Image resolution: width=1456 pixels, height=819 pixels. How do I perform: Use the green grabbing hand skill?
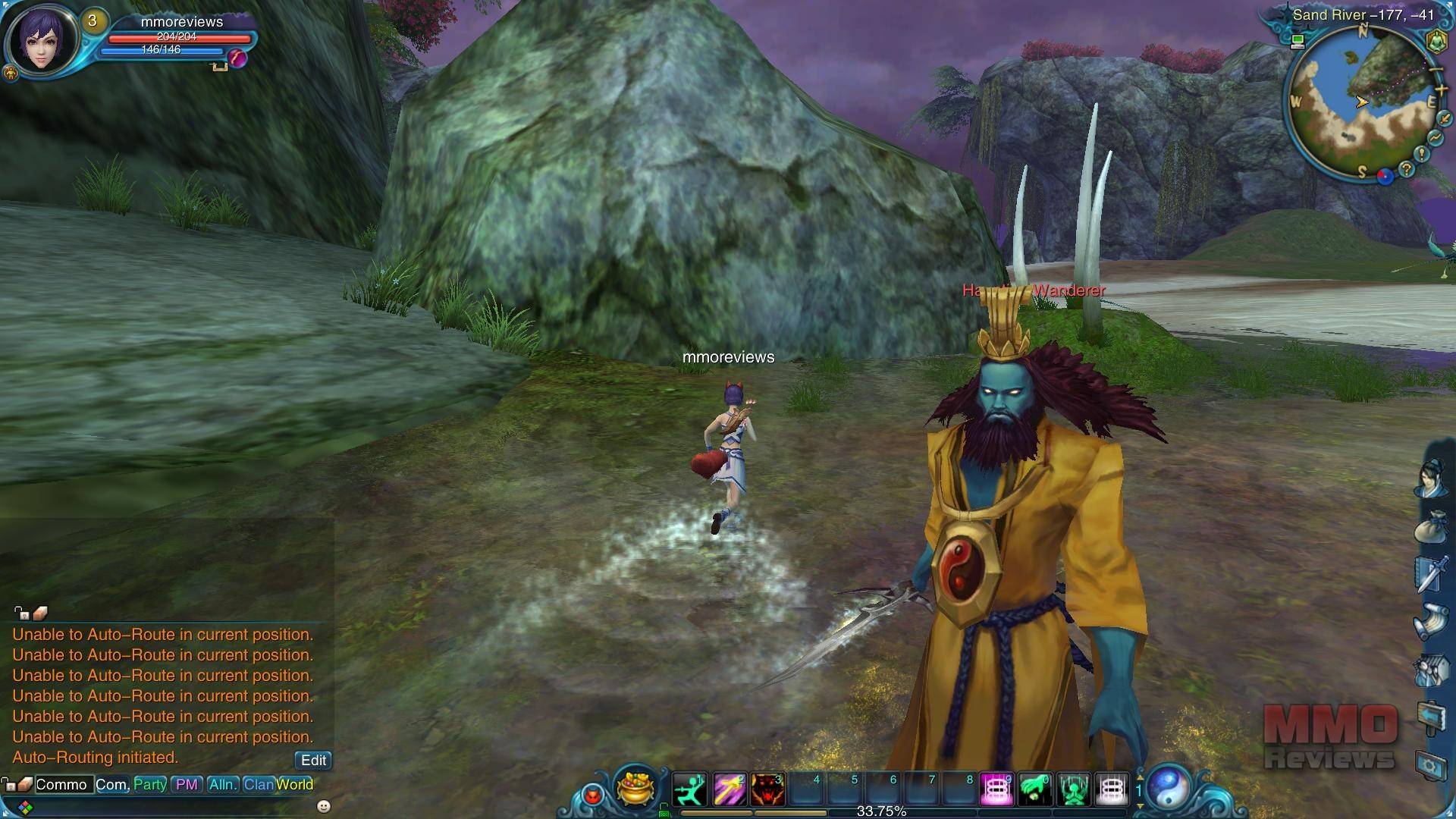click(x=1035, y=790)
